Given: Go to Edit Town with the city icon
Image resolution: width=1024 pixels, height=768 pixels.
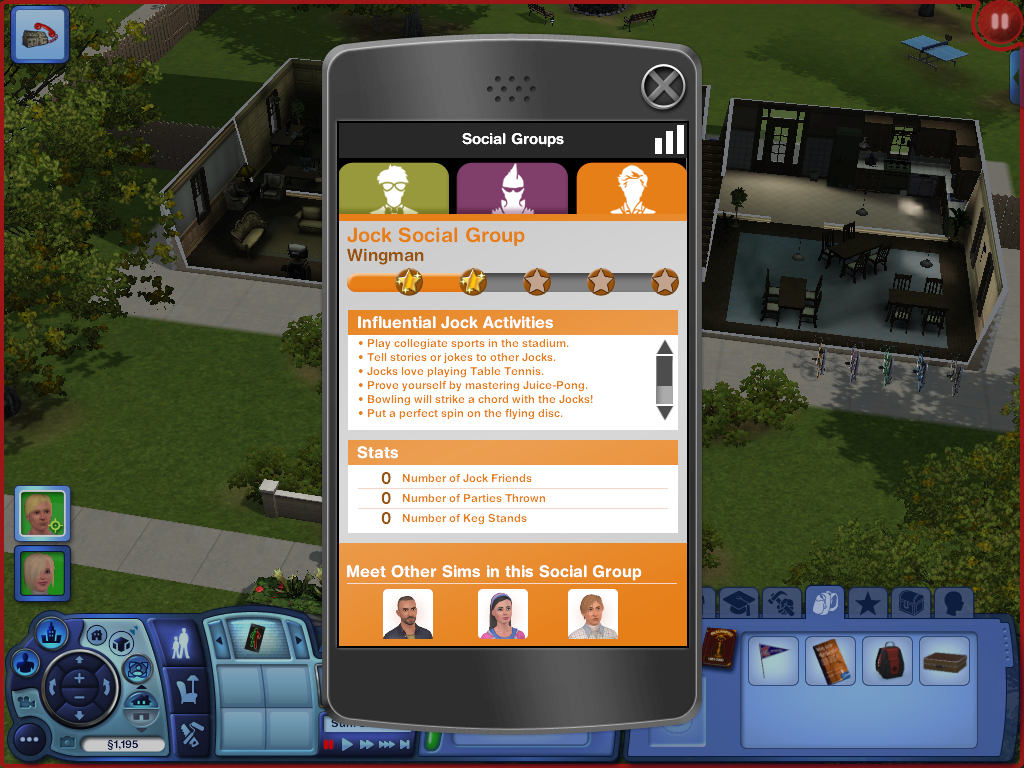Looking at the screenshot, I should pyautogui.click(x=52, y=633).
